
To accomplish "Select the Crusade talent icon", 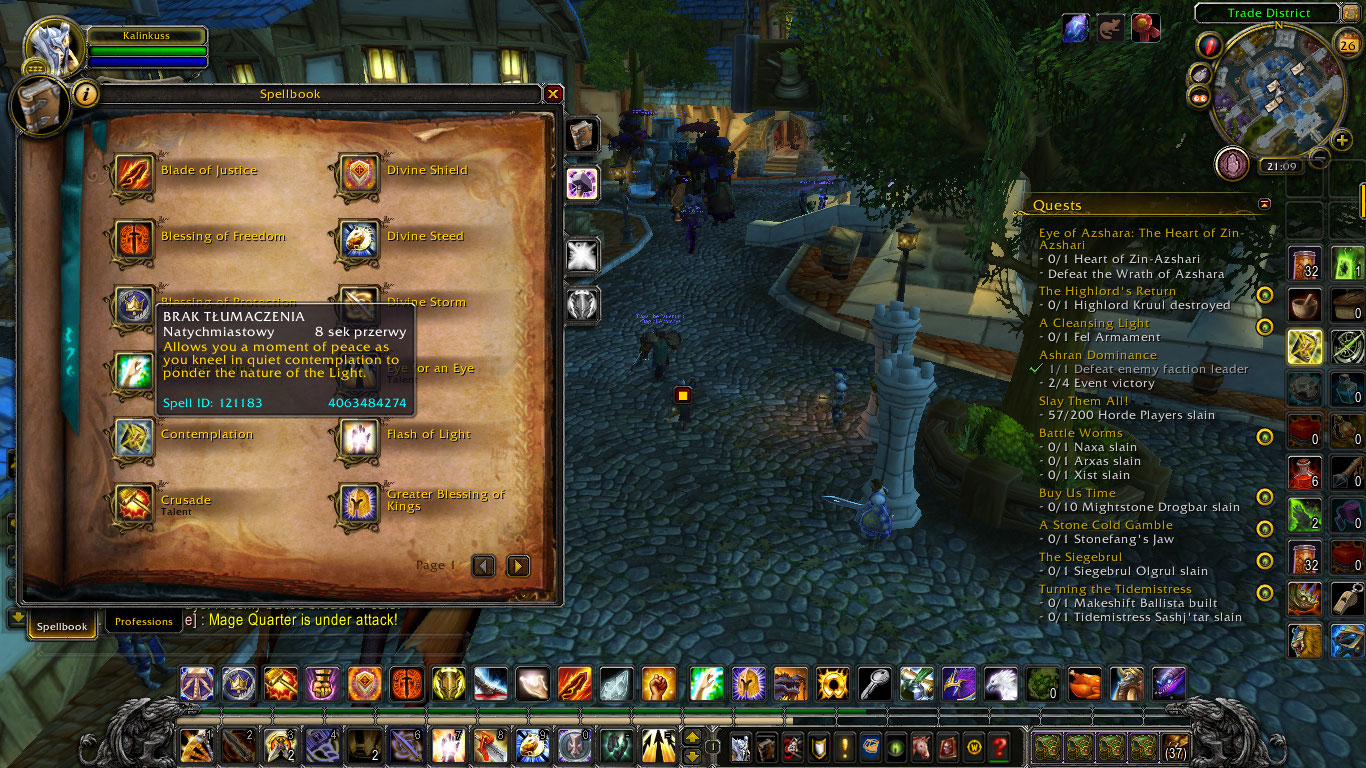I will click(133, 503).
